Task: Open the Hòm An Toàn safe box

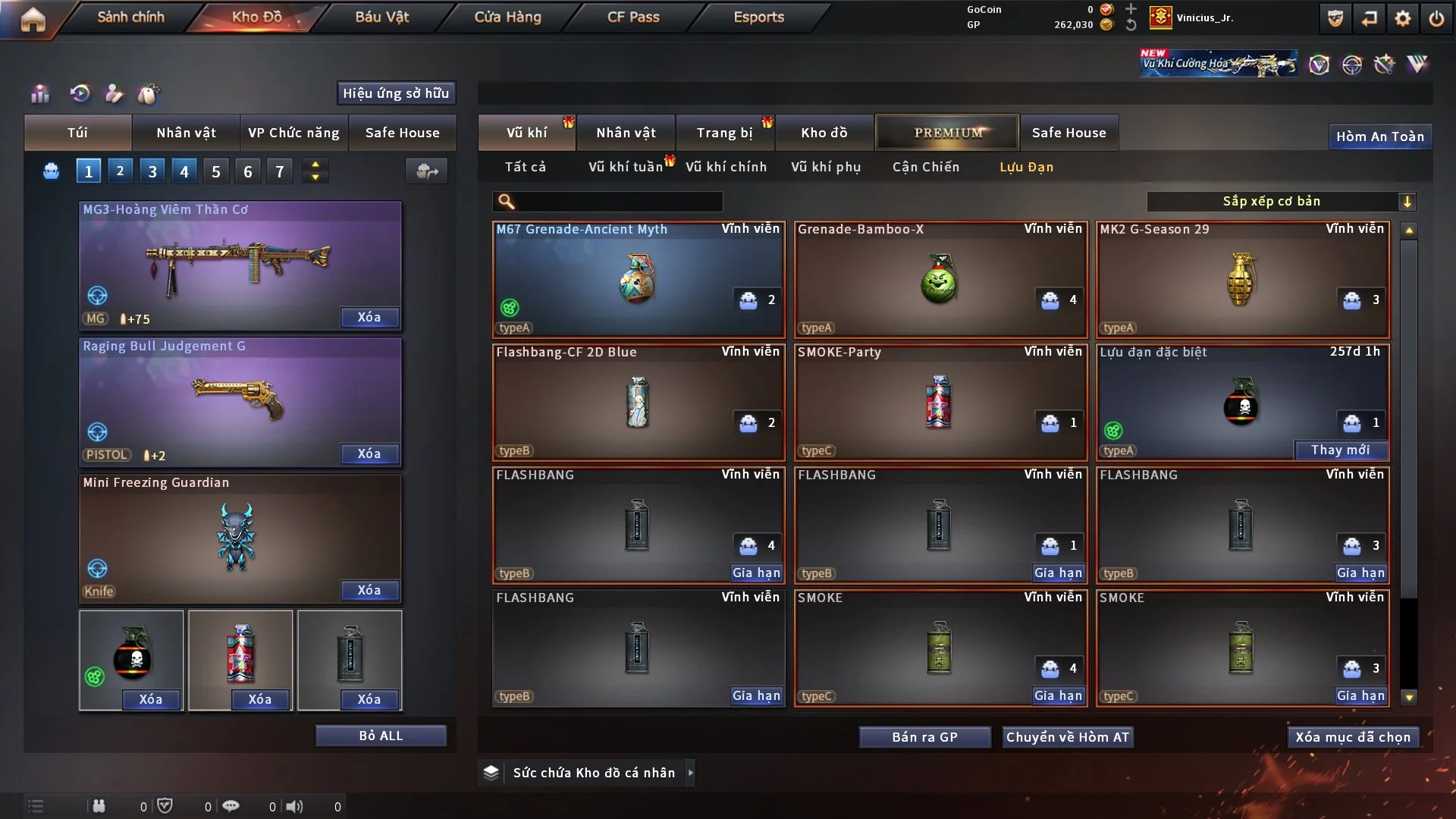Action: (x=1379, y=136)
